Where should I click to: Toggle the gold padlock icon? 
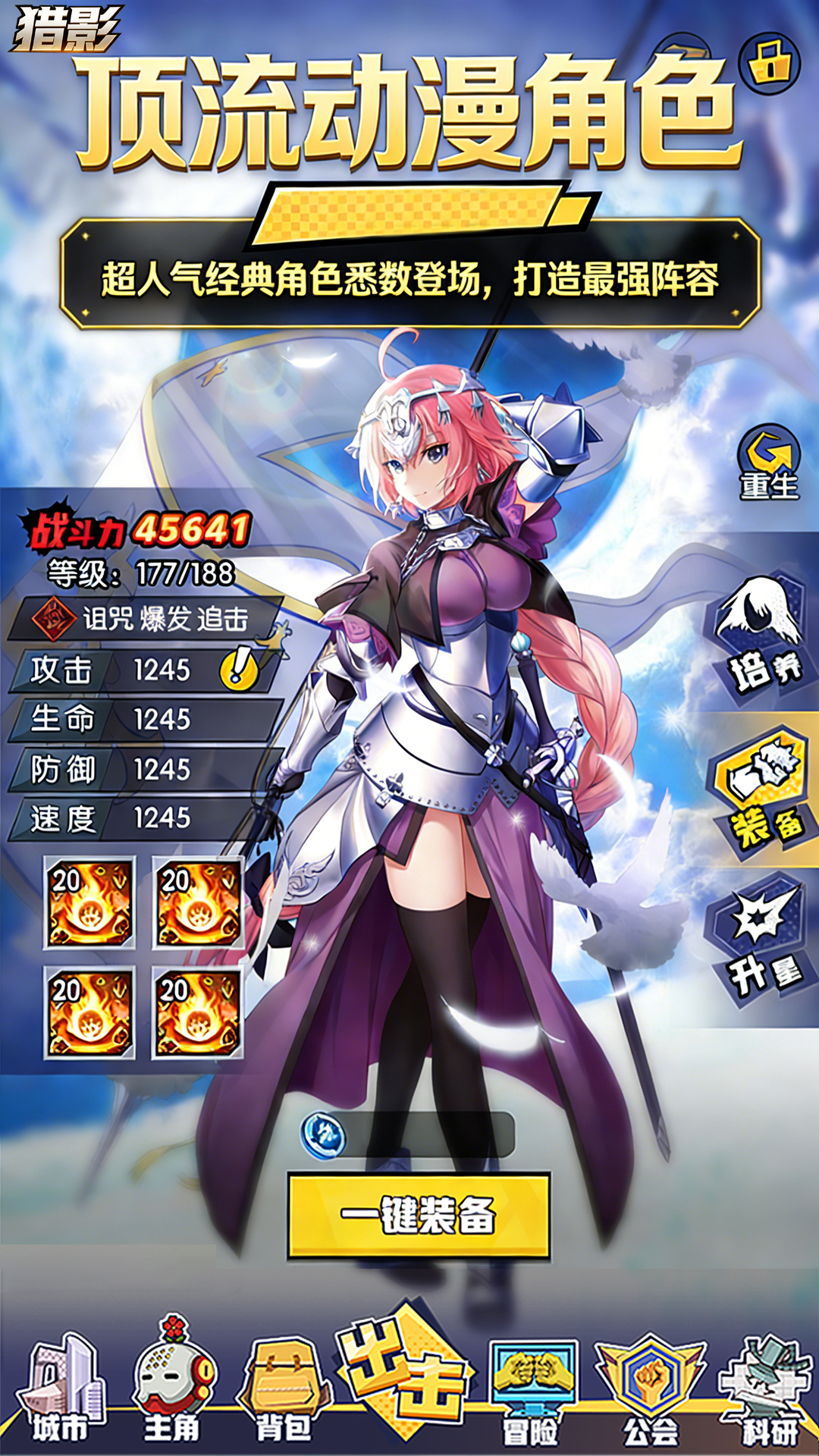[769, 64]
